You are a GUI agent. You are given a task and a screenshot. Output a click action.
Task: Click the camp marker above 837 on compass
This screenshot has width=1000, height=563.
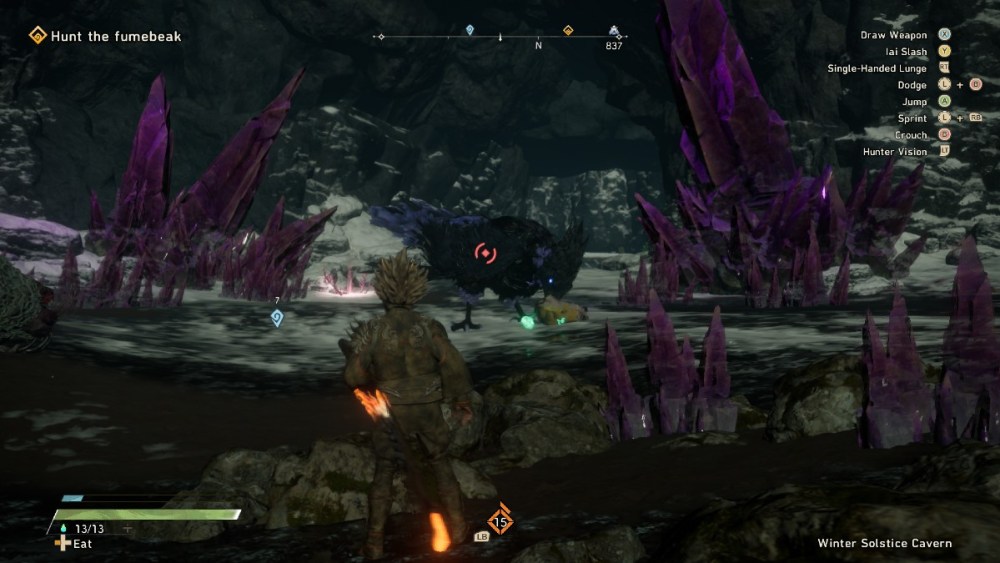[x=613, y=32]
